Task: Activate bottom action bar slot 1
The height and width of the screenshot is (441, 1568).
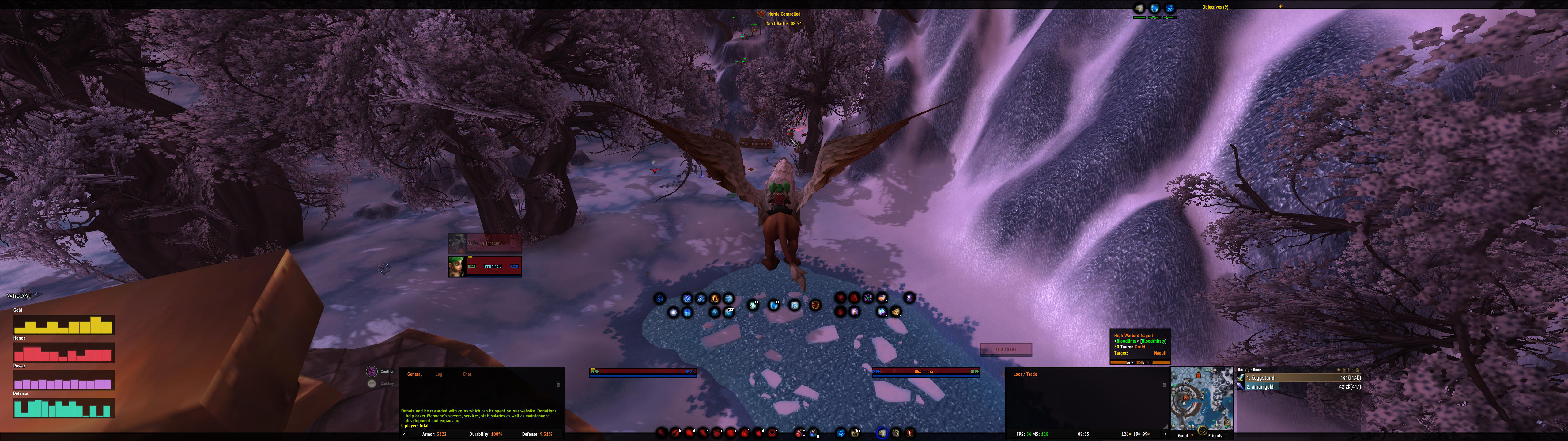Action: pyautogui.click(x=661, y=432)
